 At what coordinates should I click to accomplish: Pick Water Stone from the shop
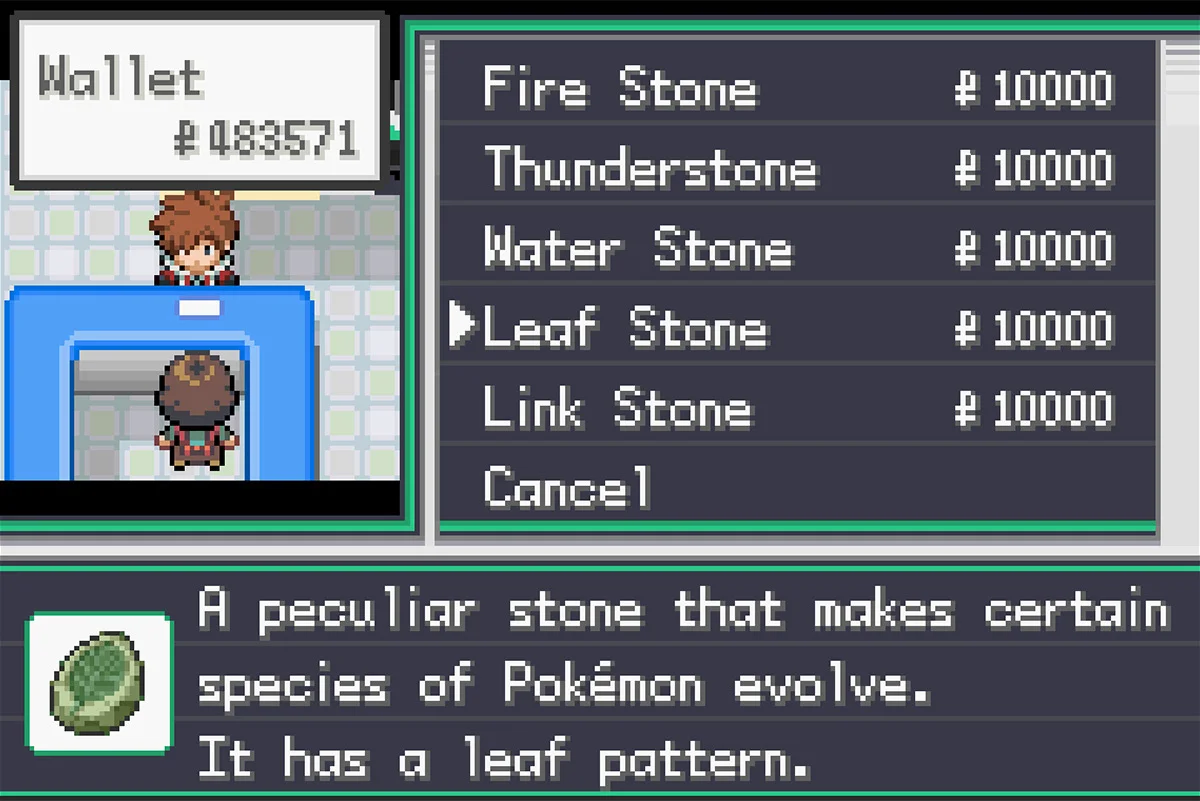[637, 247]
